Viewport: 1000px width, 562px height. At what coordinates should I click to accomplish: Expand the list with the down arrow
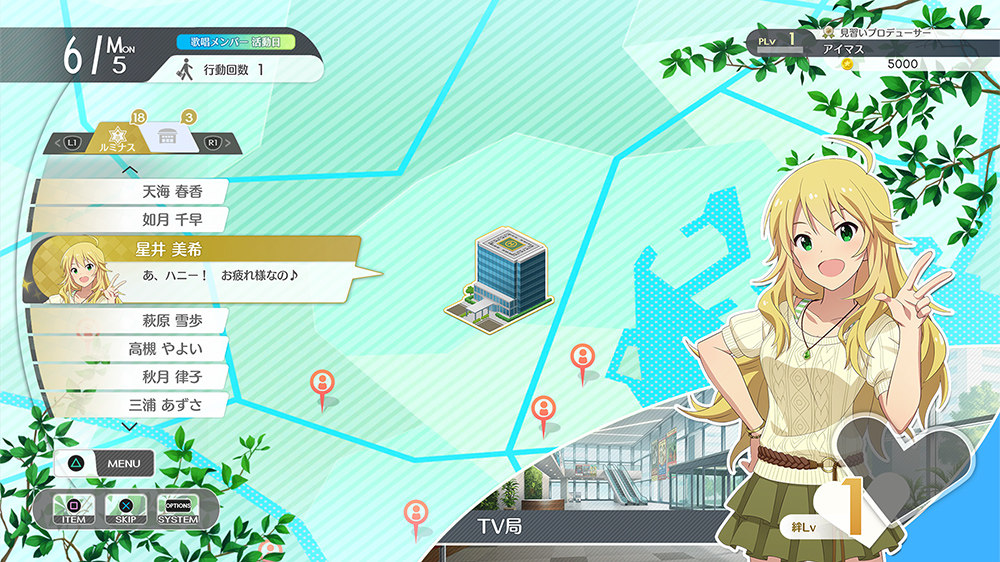129,427
